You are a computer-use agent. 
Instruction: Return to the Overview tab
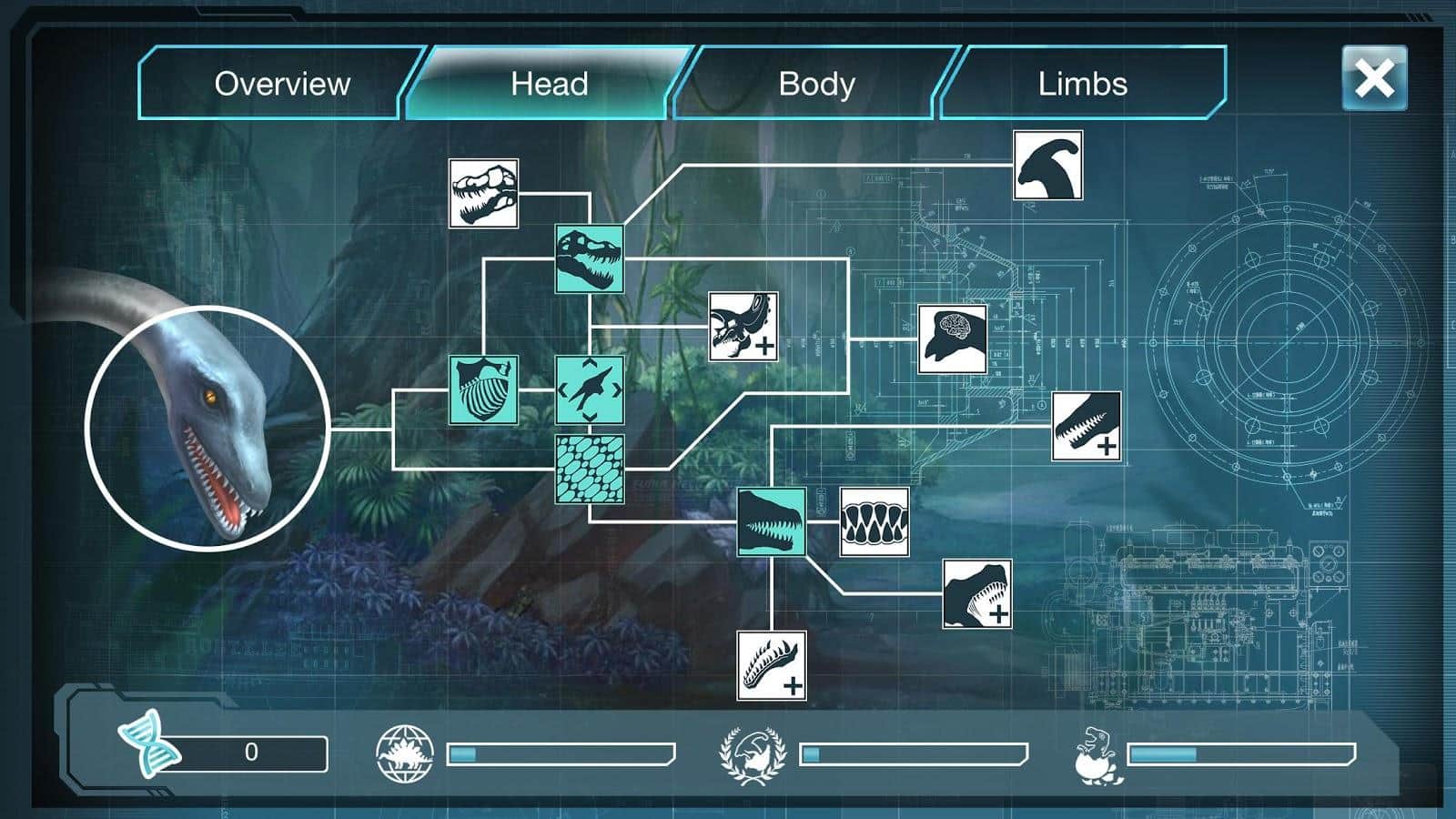[280, 84]
